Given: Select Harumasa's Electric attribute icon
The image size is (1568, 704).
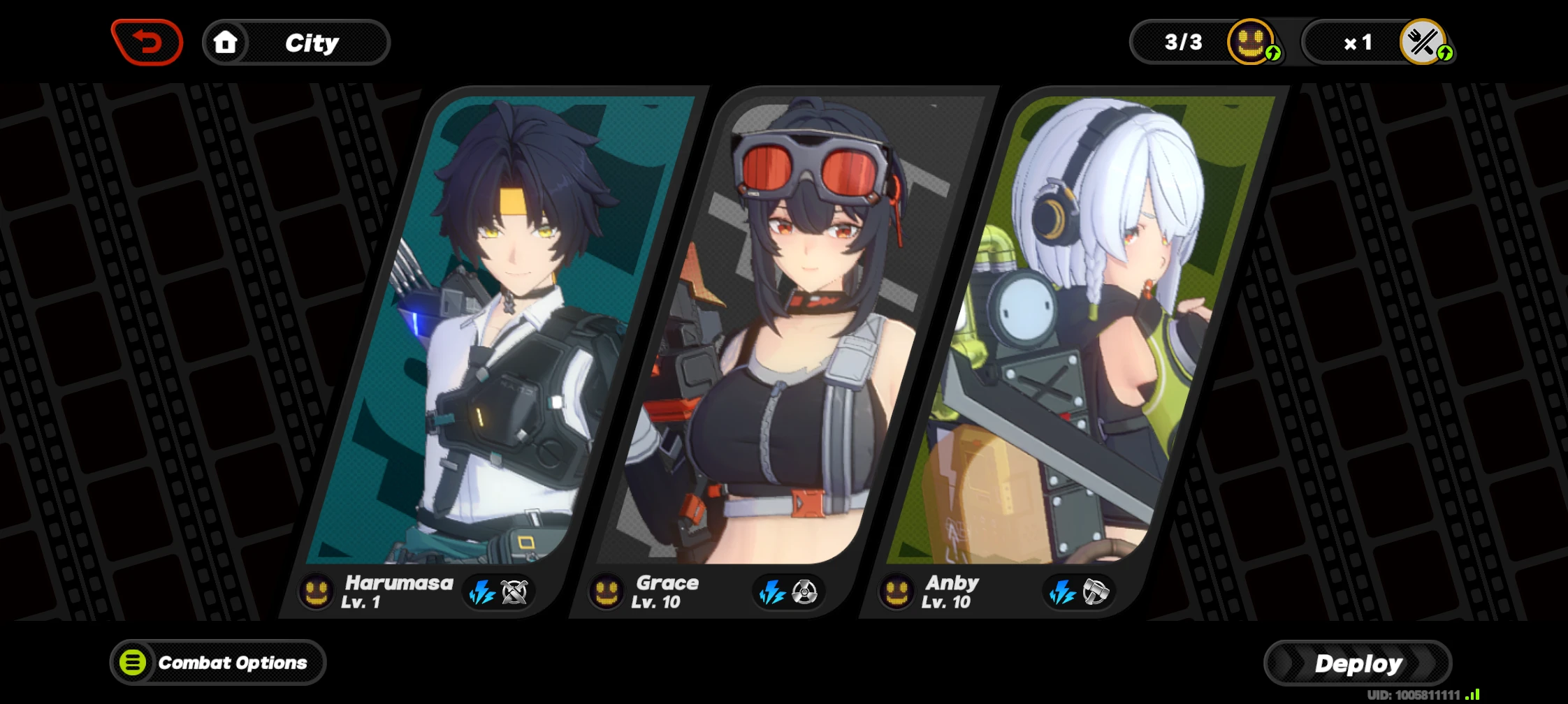Looking at the screenshot, I should point(483,592).
